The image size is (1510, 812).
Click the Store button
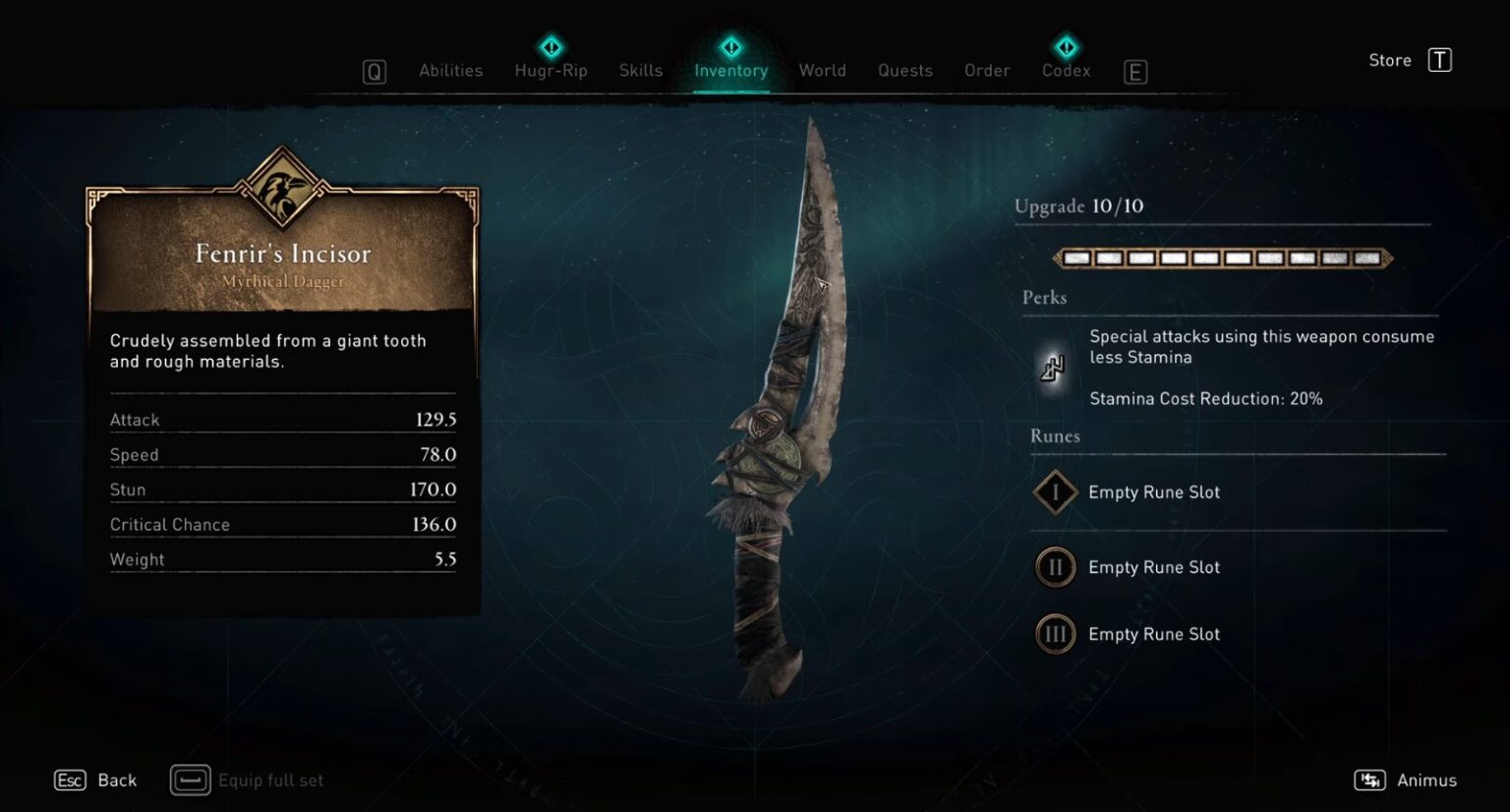tap(1389, 59)
